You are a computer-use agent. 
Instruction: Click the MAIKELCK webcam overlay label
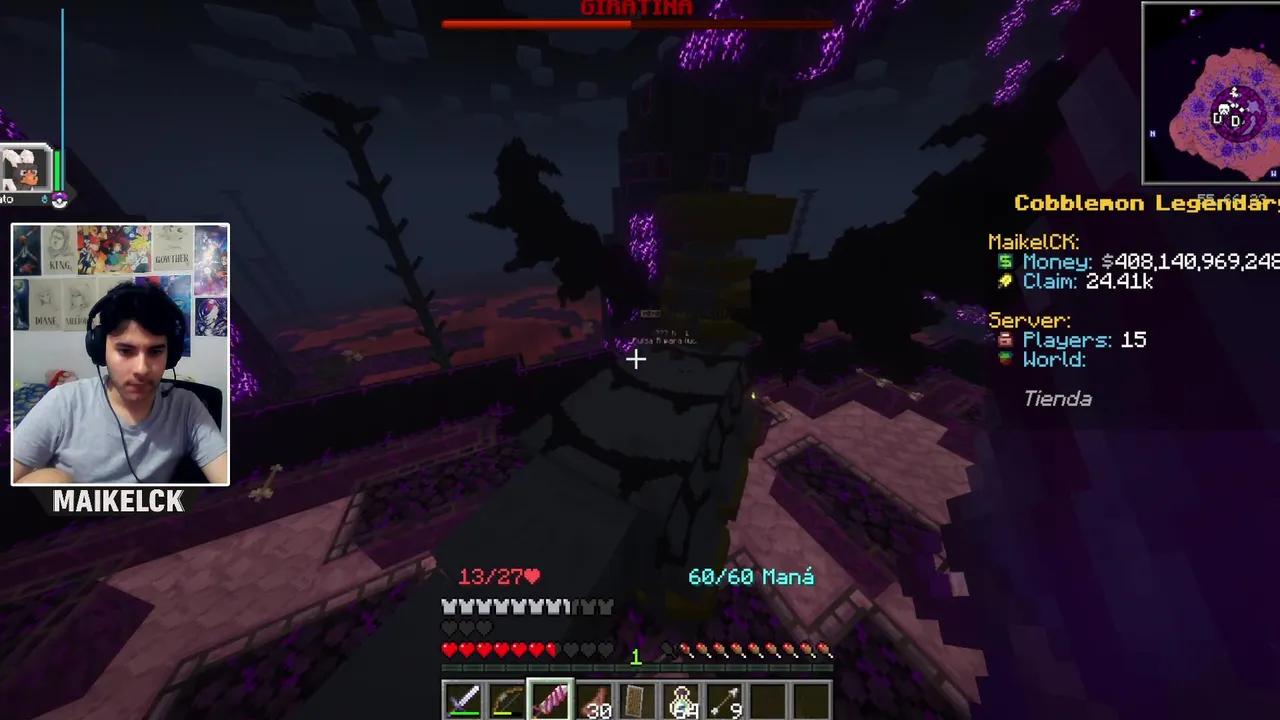[119, 502]
